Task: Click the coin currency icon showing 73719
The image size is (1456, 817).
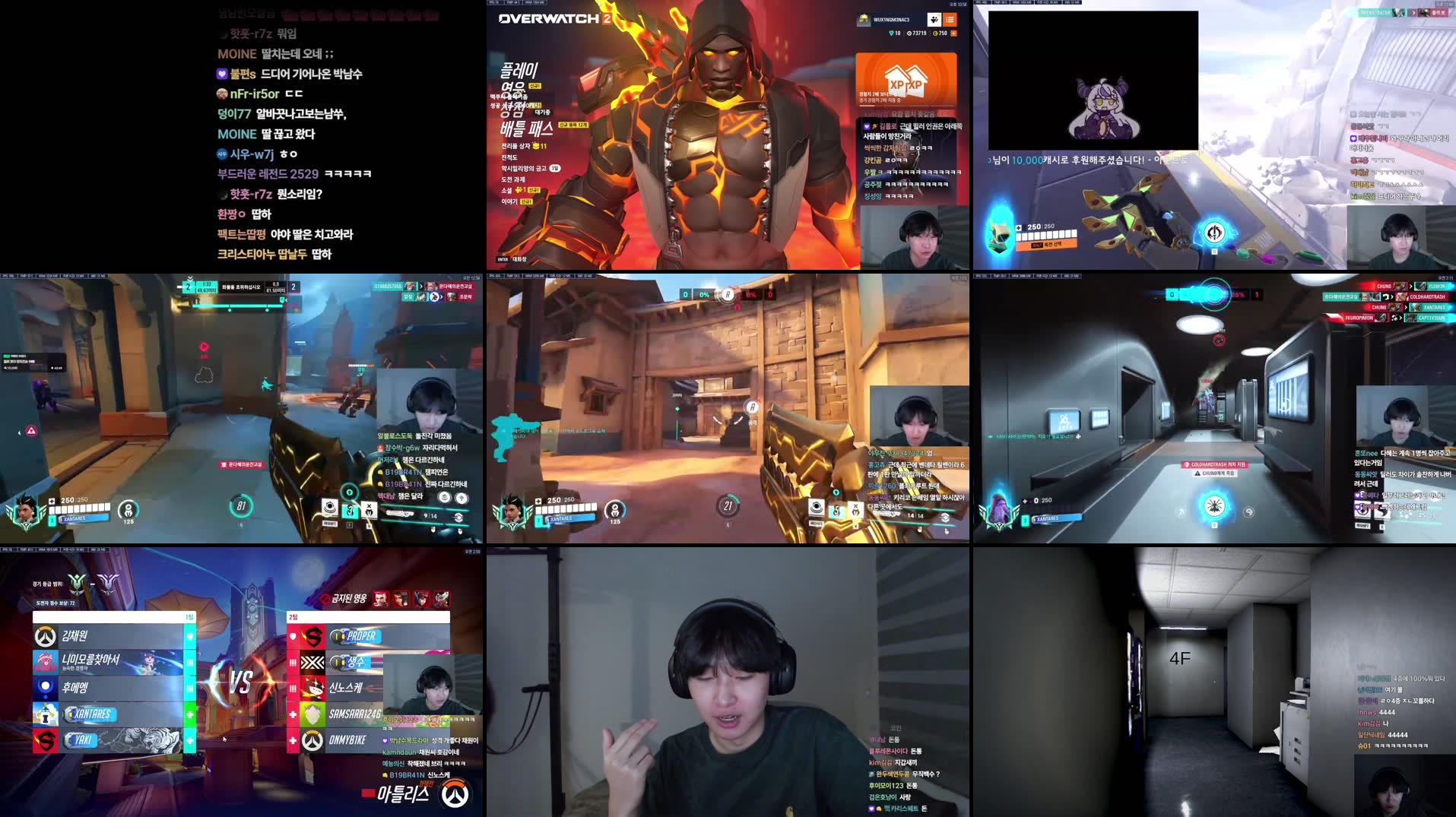Action: click(x=911, y=33)
